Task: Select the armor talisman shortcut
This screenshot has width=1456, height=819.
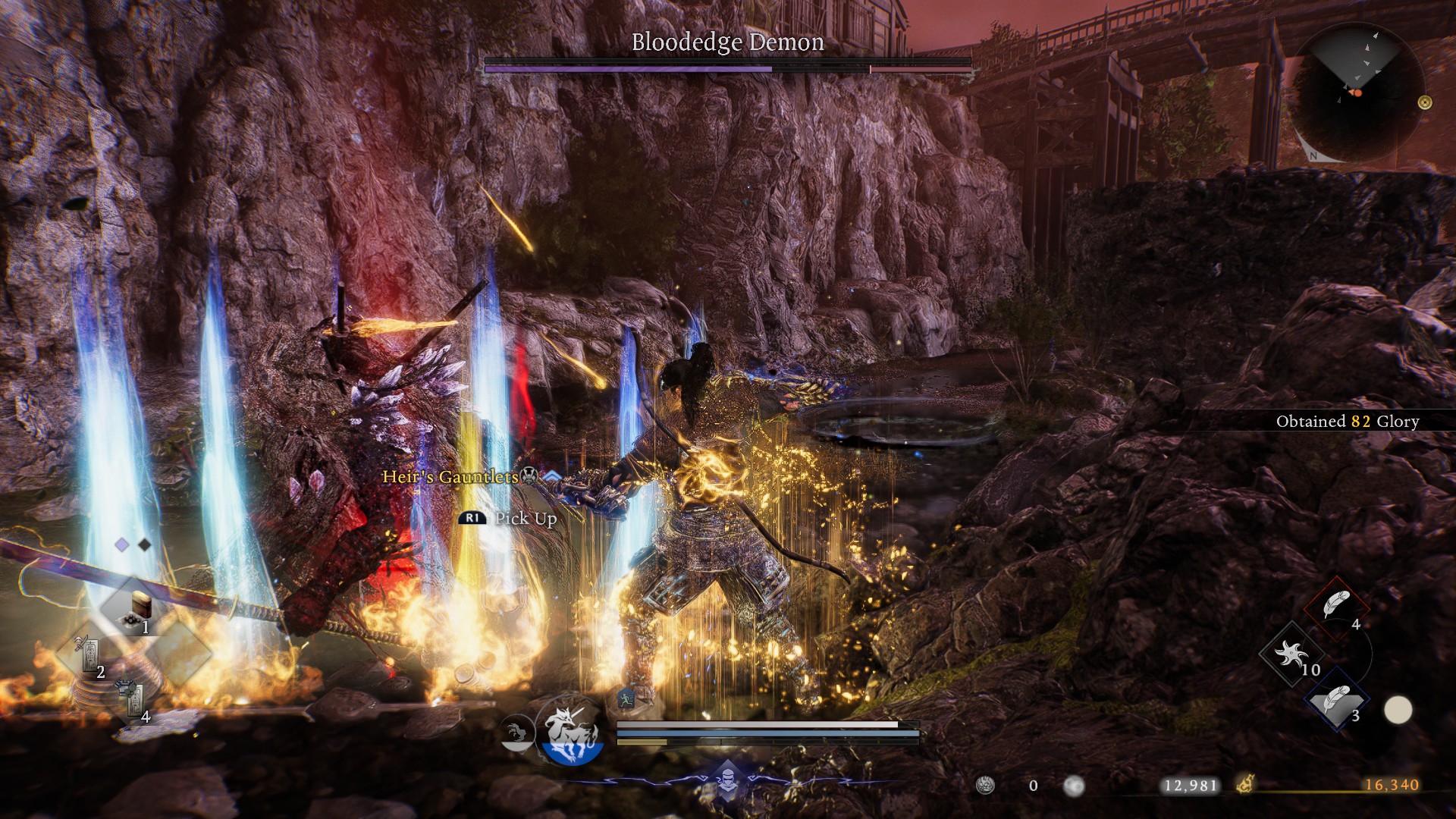Action: [132, 698]
